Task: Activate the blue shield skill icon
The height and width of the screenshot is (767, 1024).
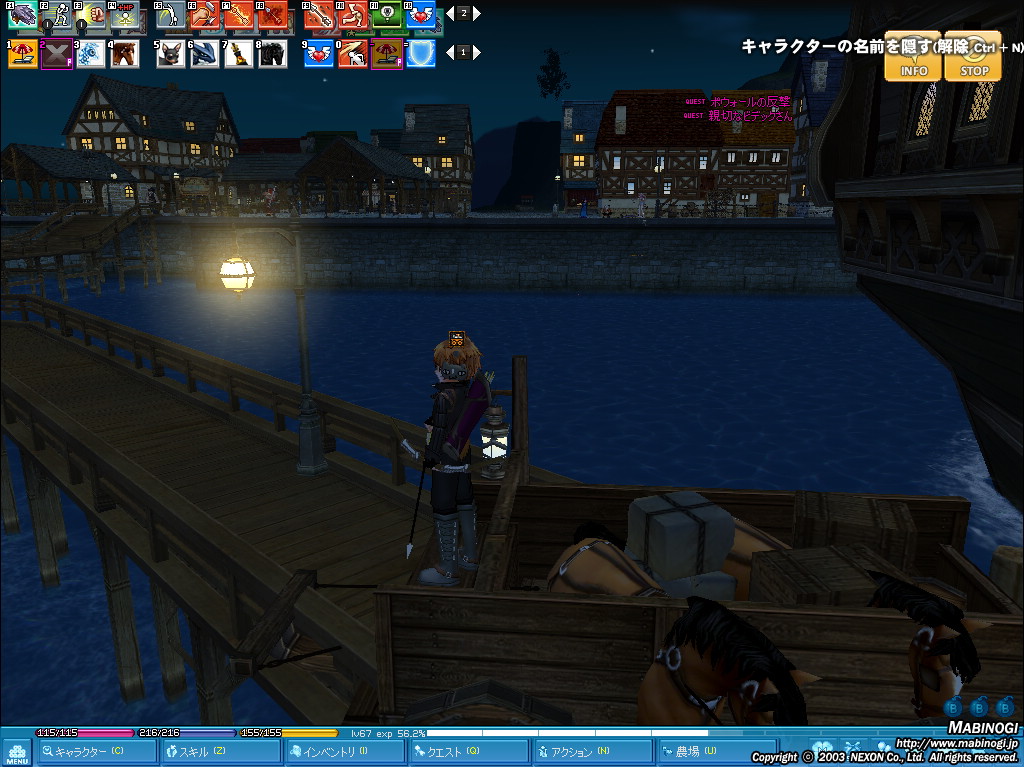Action: point(421,54)
